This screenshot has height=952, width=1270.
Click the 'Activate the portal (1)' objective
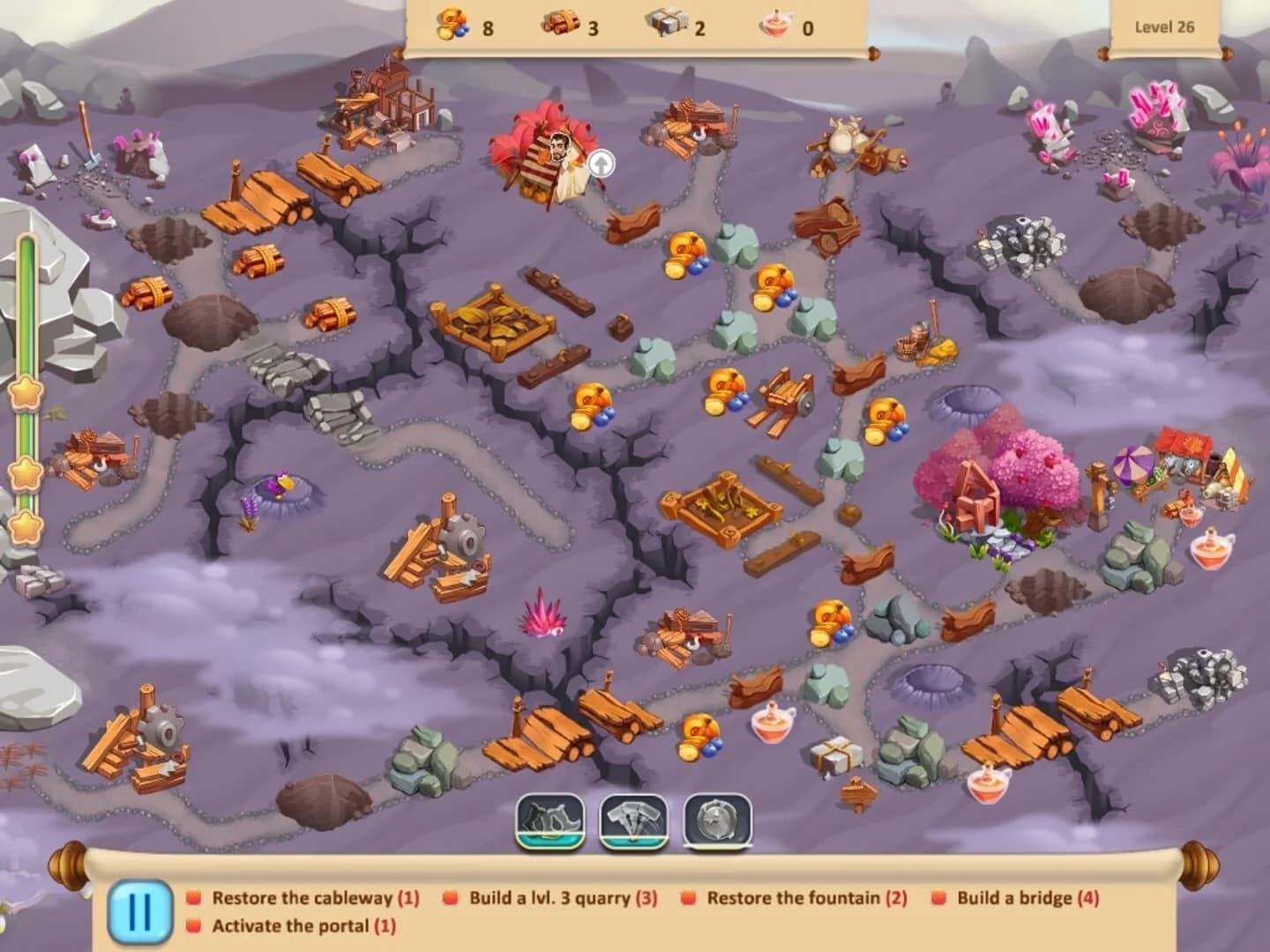(x=303, y=927)
